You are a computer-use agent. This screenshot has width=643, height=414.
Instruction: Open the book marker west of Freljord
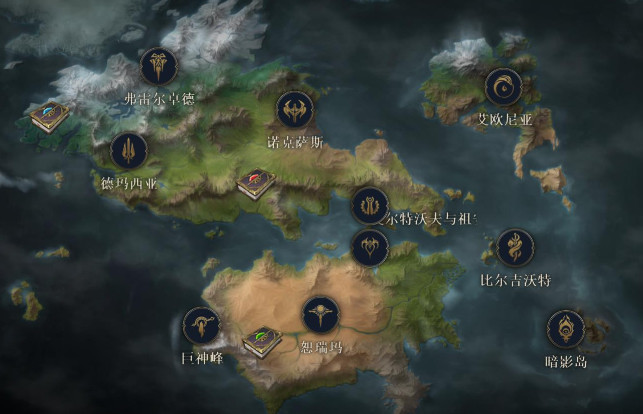[x=46, y=116]
